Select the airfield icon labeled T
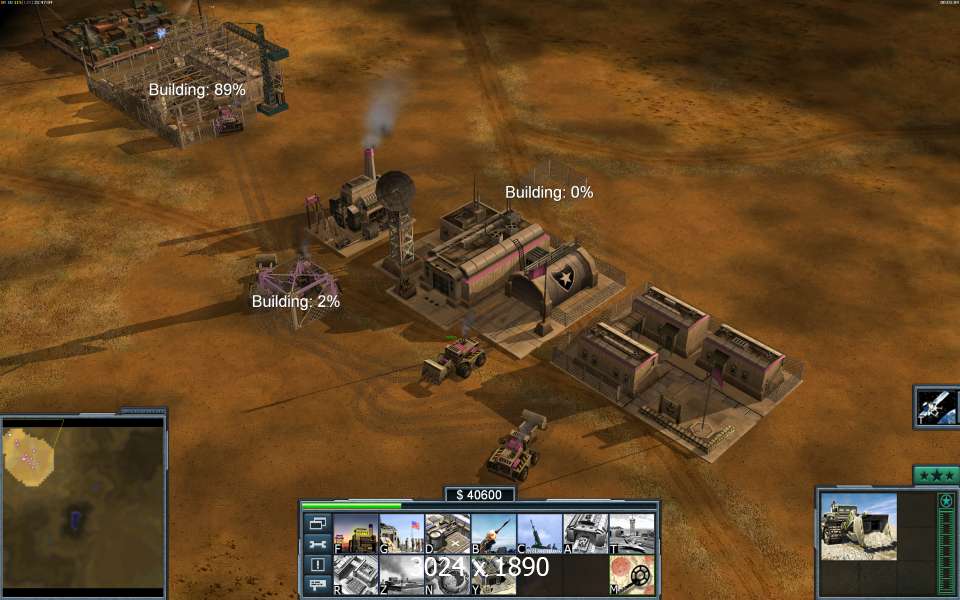Image resolution: width=960 pixels, height=600 pixels. (x=631, y=533)
